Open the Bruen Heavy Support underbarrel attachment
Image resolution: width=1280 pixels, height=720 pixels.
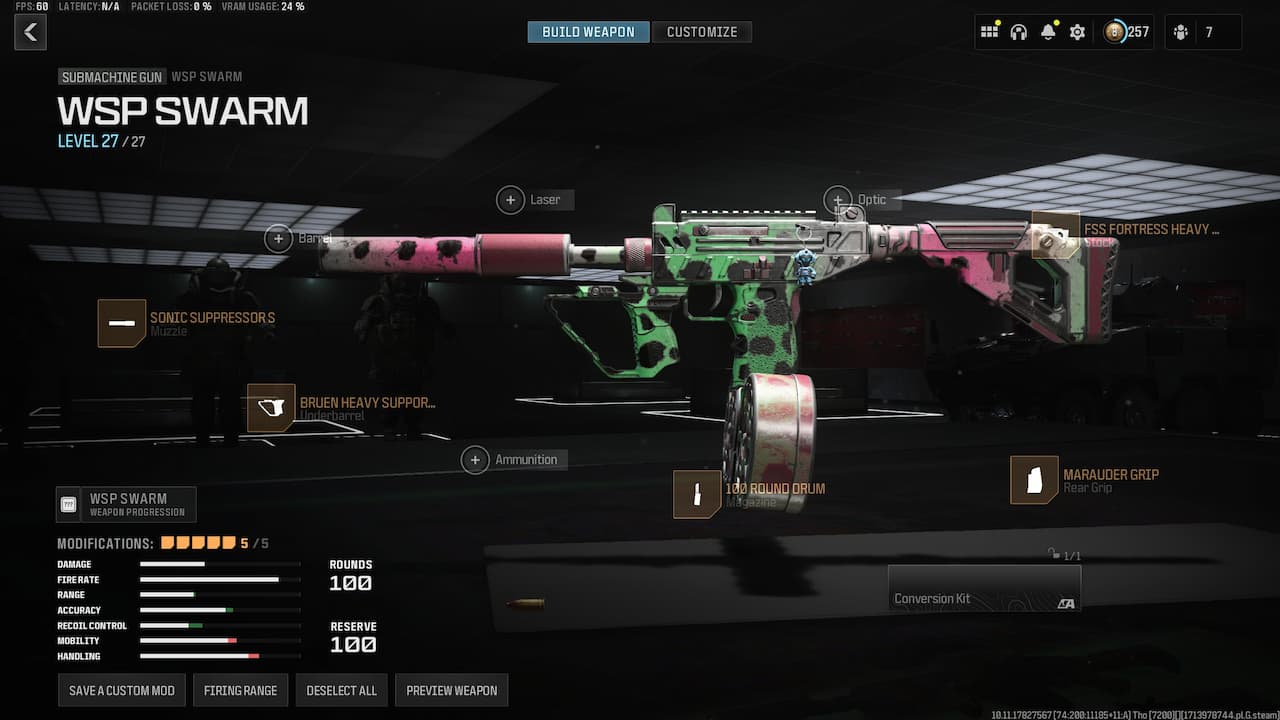270,408
